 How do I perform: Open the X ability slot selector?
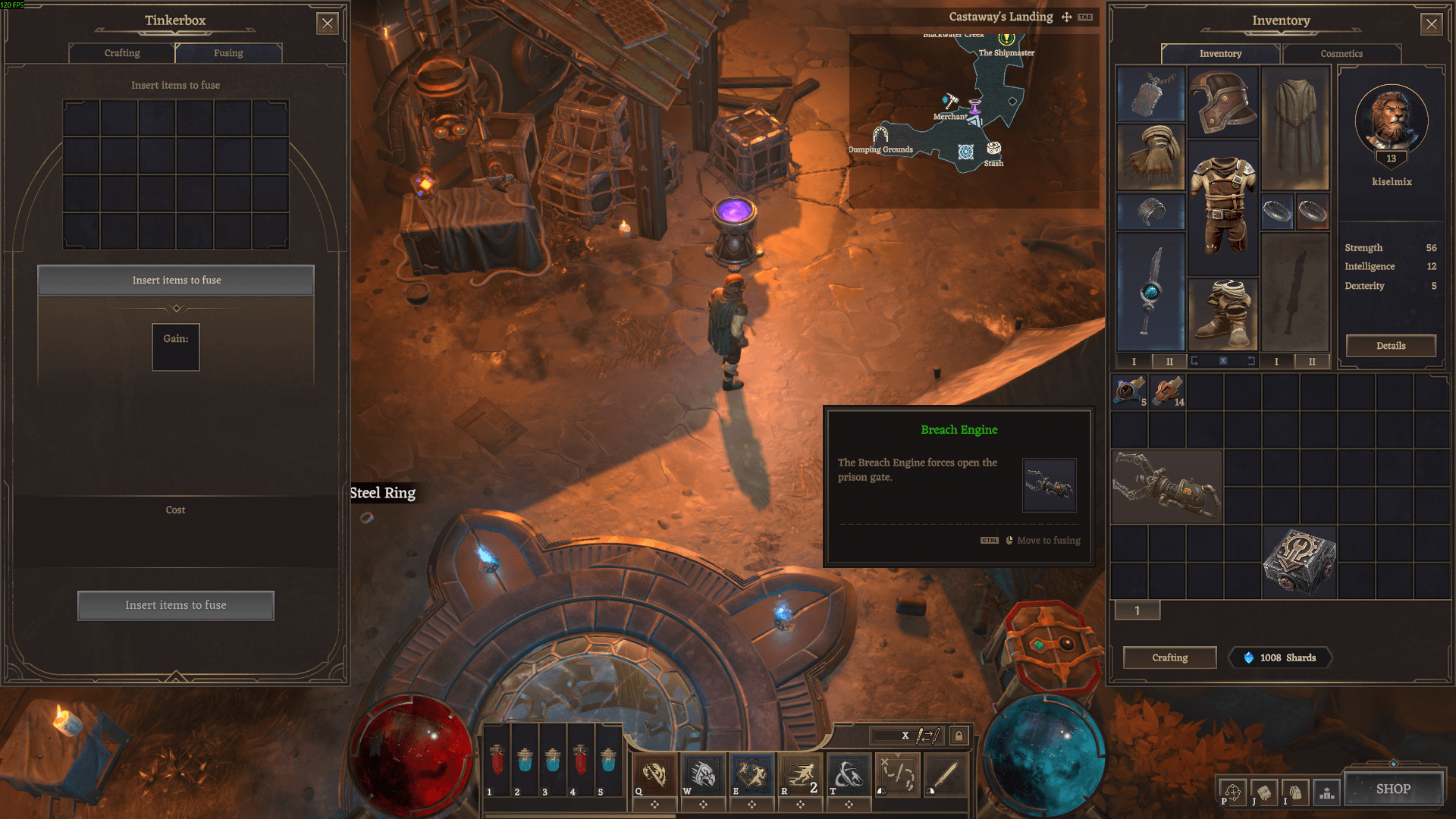click(905, 736)
